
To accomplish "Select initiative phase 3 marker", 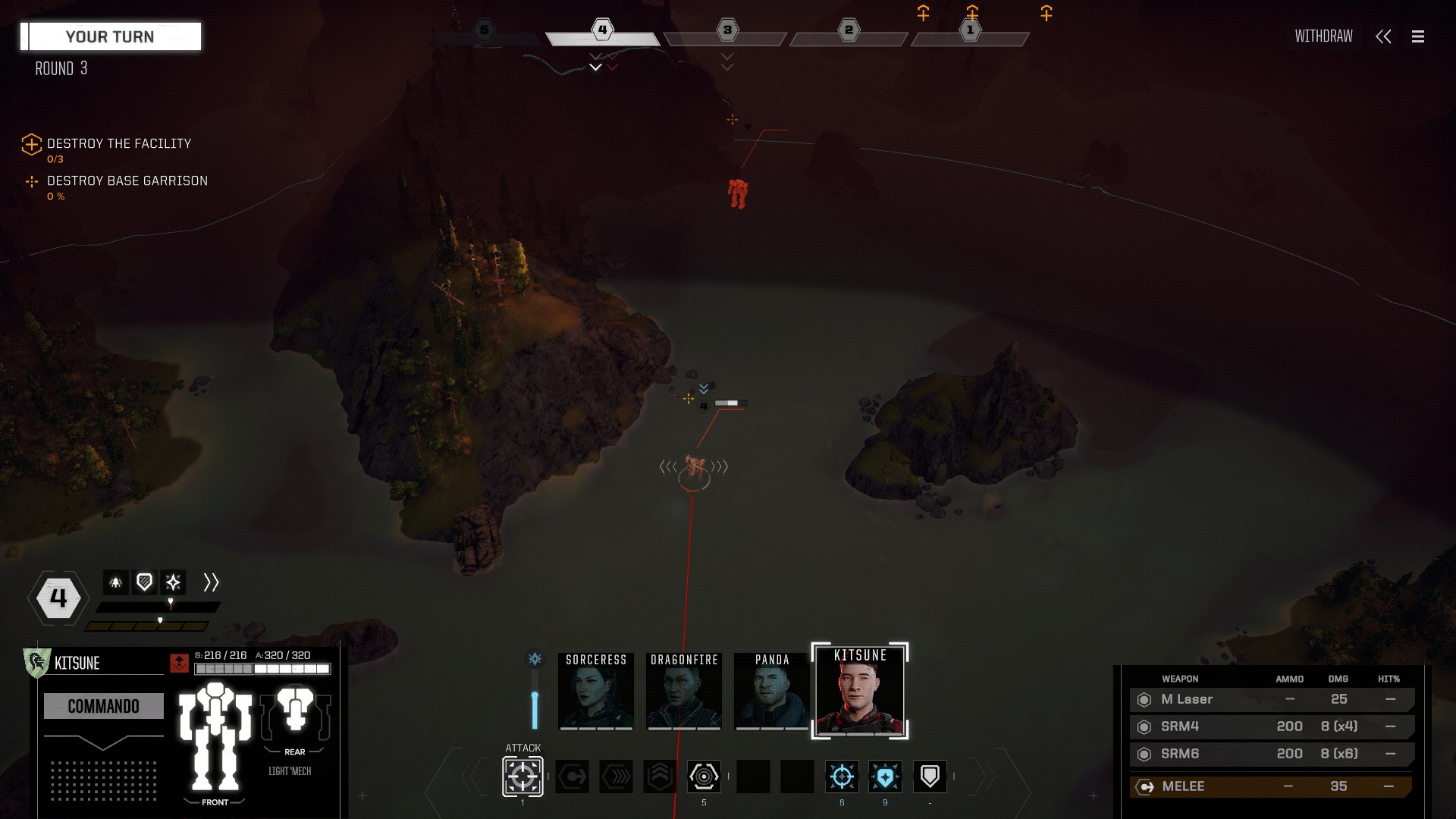I will pyautogui.click(x=726, y=31).
